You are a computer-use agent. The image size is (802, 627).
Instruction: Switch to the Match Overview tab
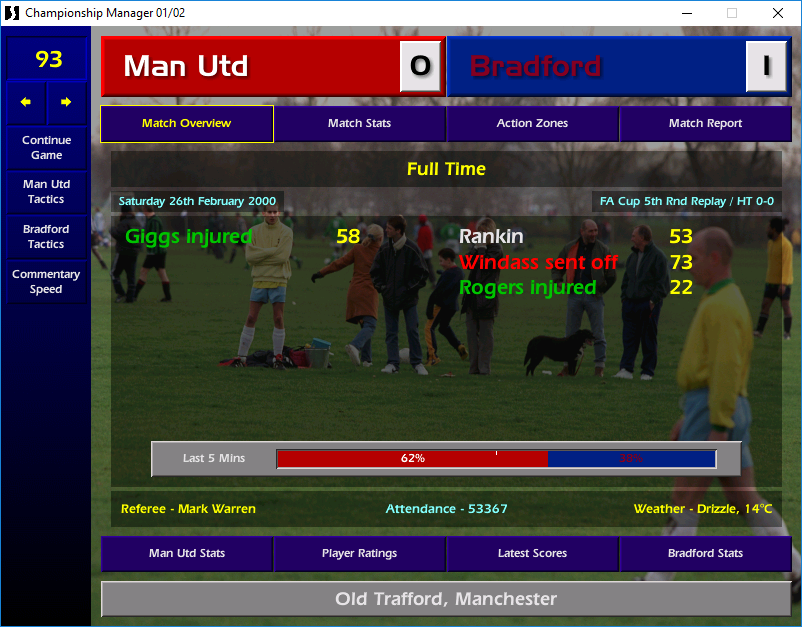coord(187,124)
